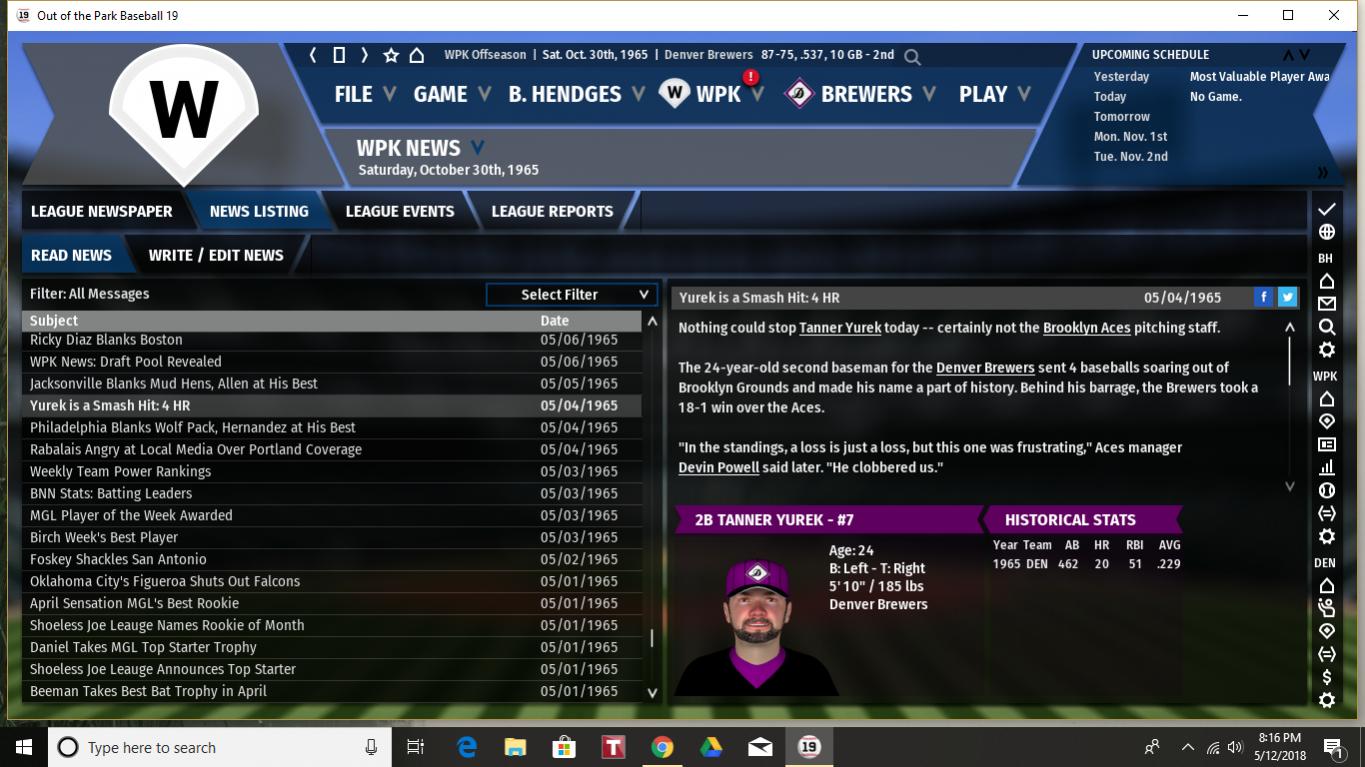The height and width of the screenshot is (767, 1365).
Task: Switch to the League Newspaper tab
Action: coord(101,211)
